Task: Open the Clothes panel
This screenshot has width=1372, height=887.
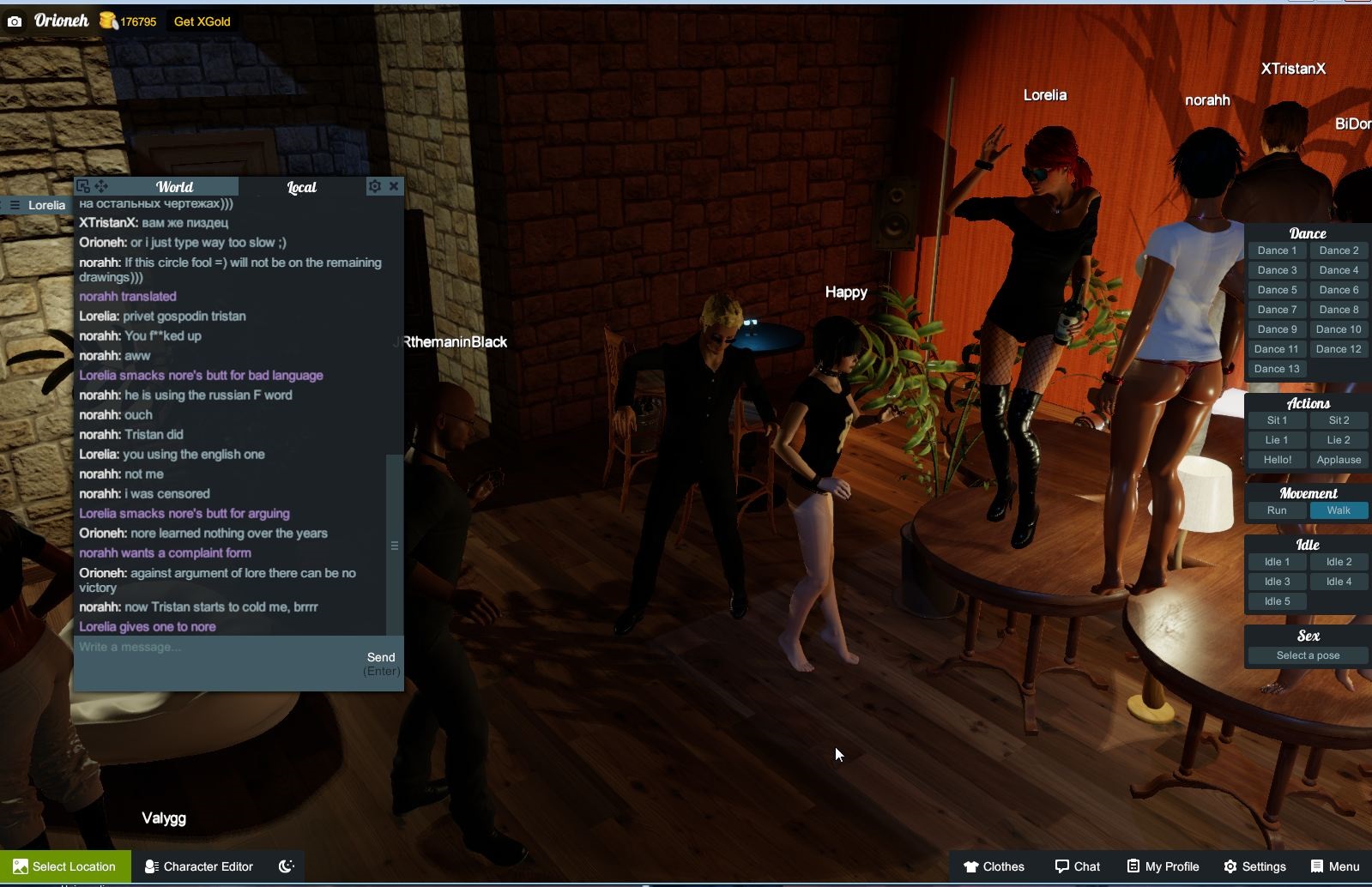Action: [994, 866]
